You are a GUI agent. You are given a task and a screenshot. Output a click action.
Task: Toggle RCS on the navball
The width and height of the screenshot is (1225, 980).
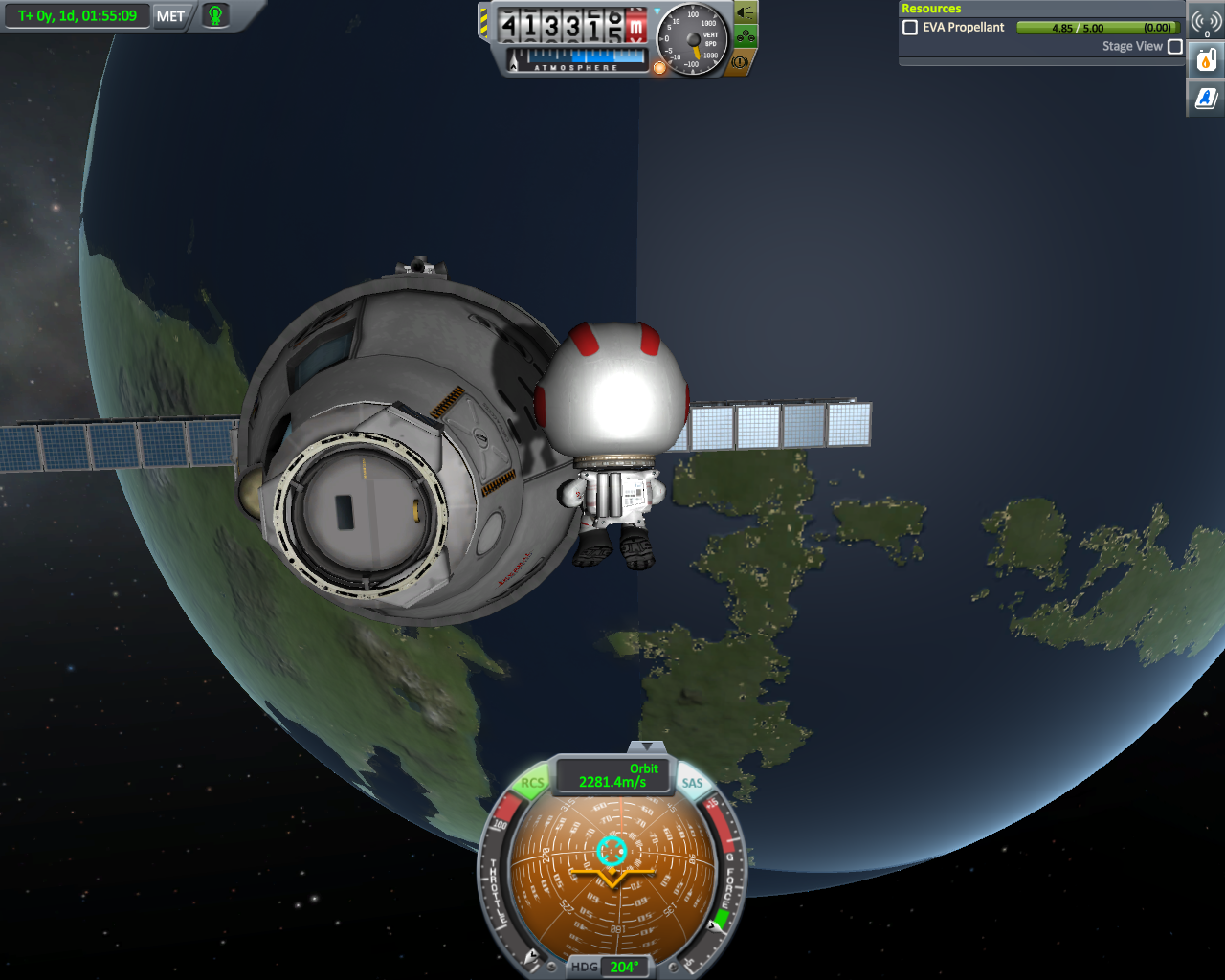(x=532, y=783)
